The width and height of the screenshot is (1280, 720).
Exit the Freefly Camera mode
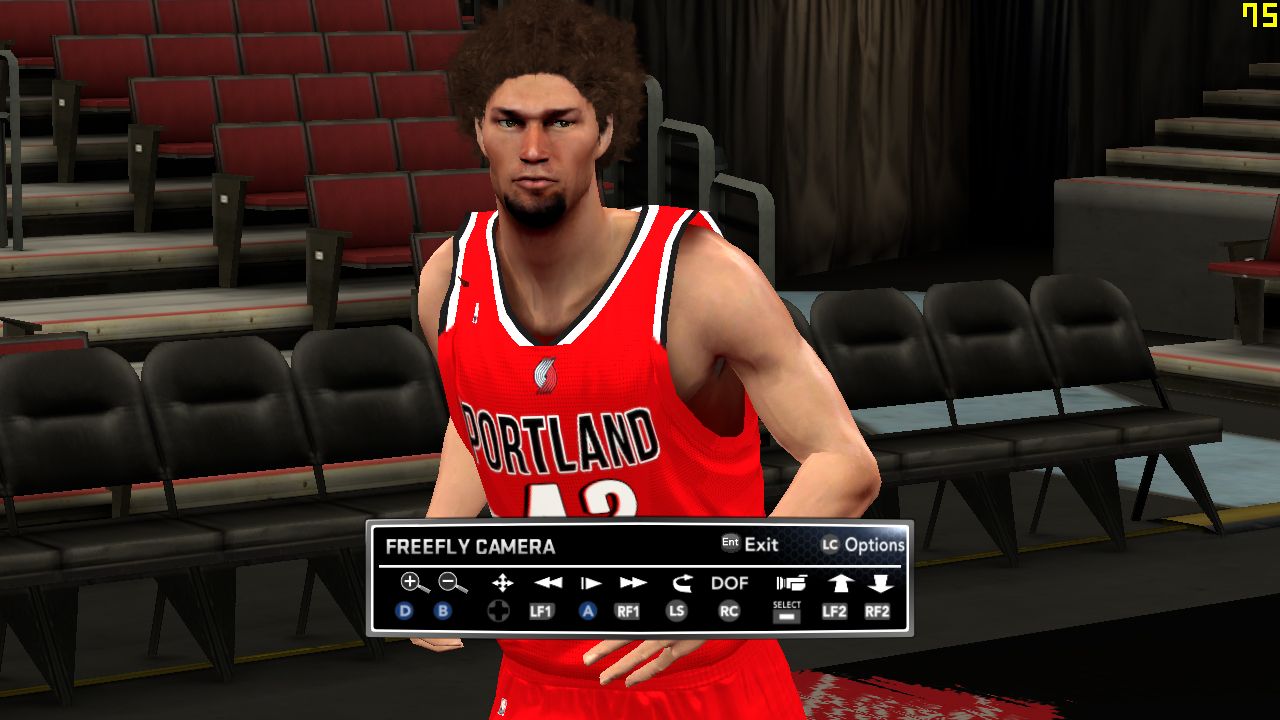[750, 545]
